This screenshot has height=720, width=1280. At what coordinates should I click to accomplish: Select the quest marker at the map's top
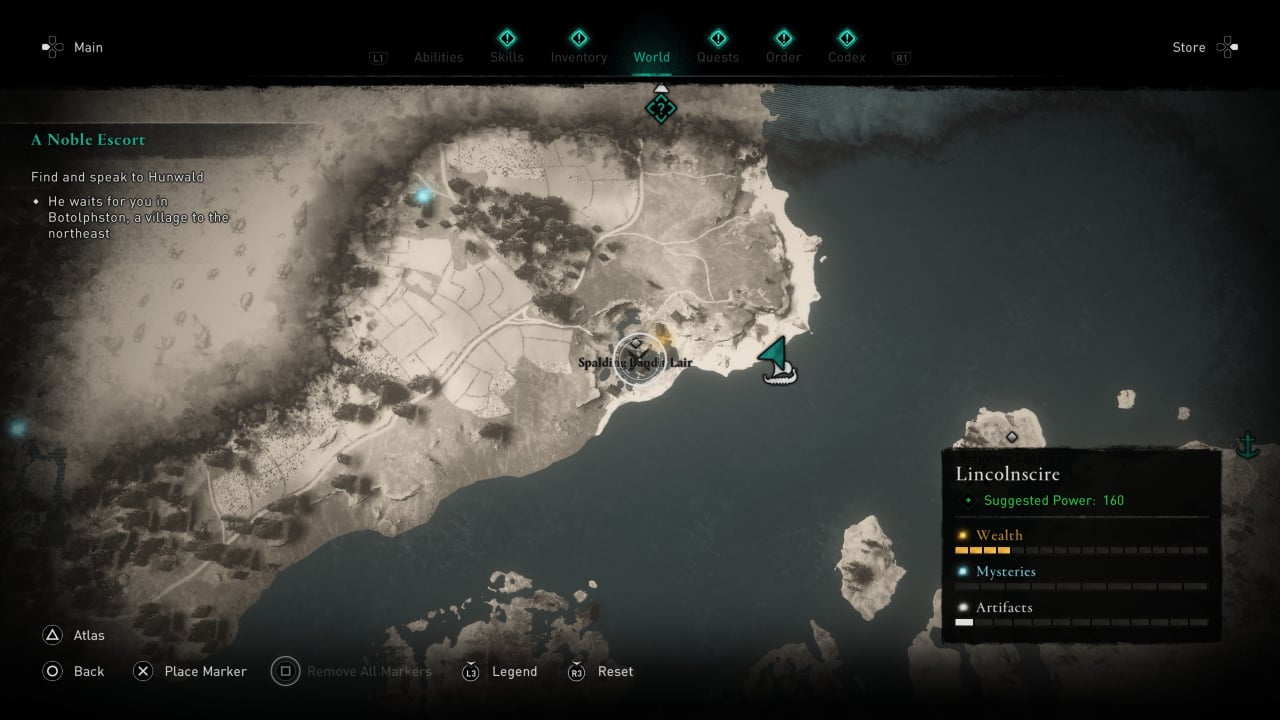tap(660, 108)
